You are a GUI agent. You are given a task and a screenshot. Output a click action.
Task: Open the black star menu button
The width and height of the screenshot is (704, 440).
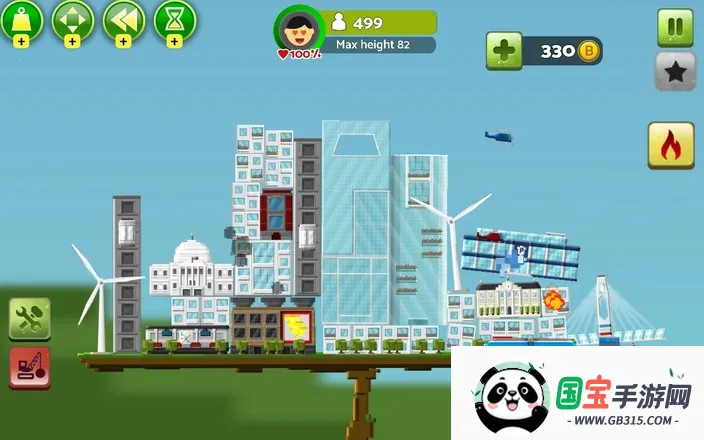click(675, 72)
